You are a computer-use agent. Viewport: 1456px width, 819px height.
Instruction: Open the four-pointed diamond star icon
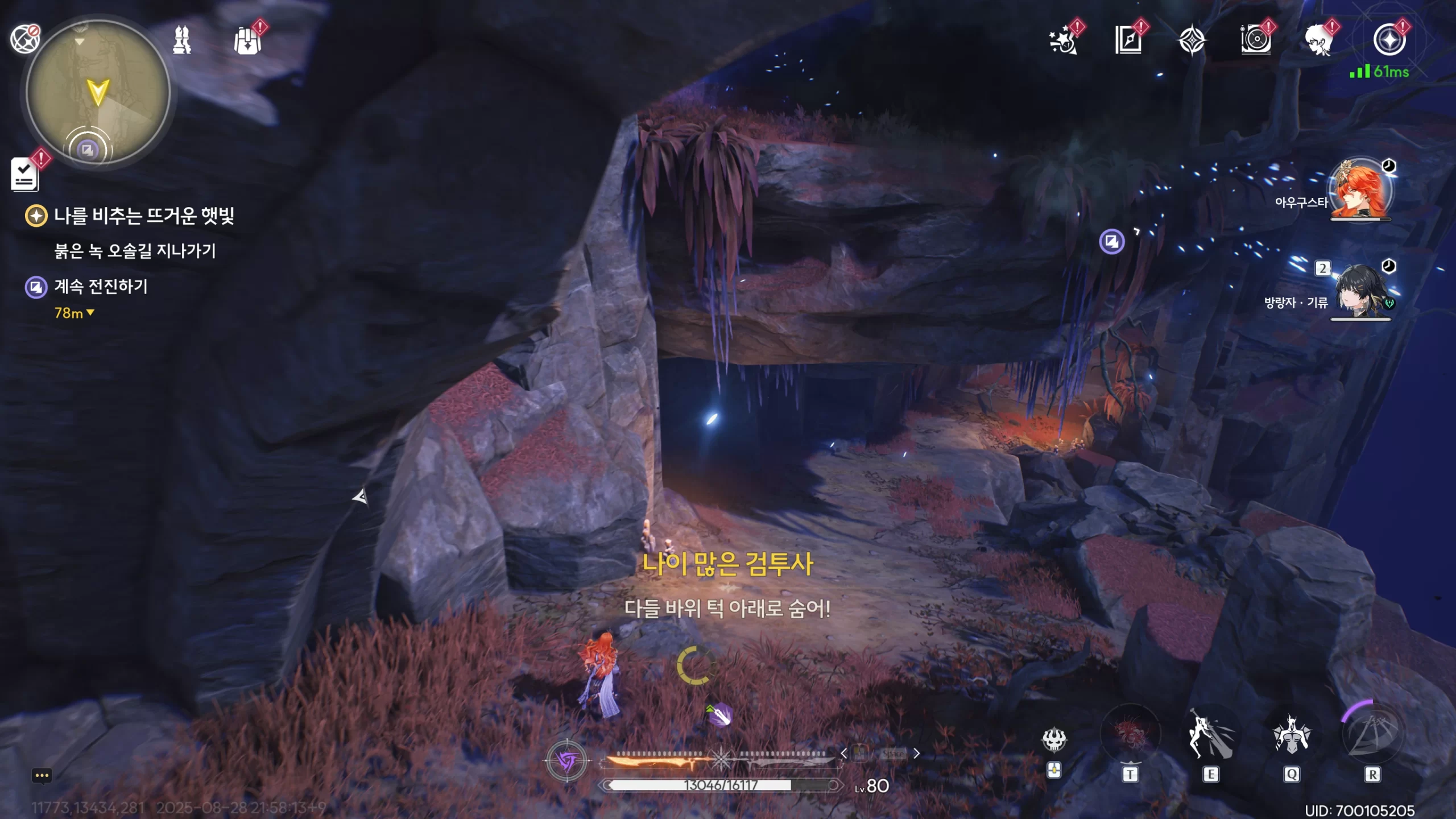[x=1192, y=41]
